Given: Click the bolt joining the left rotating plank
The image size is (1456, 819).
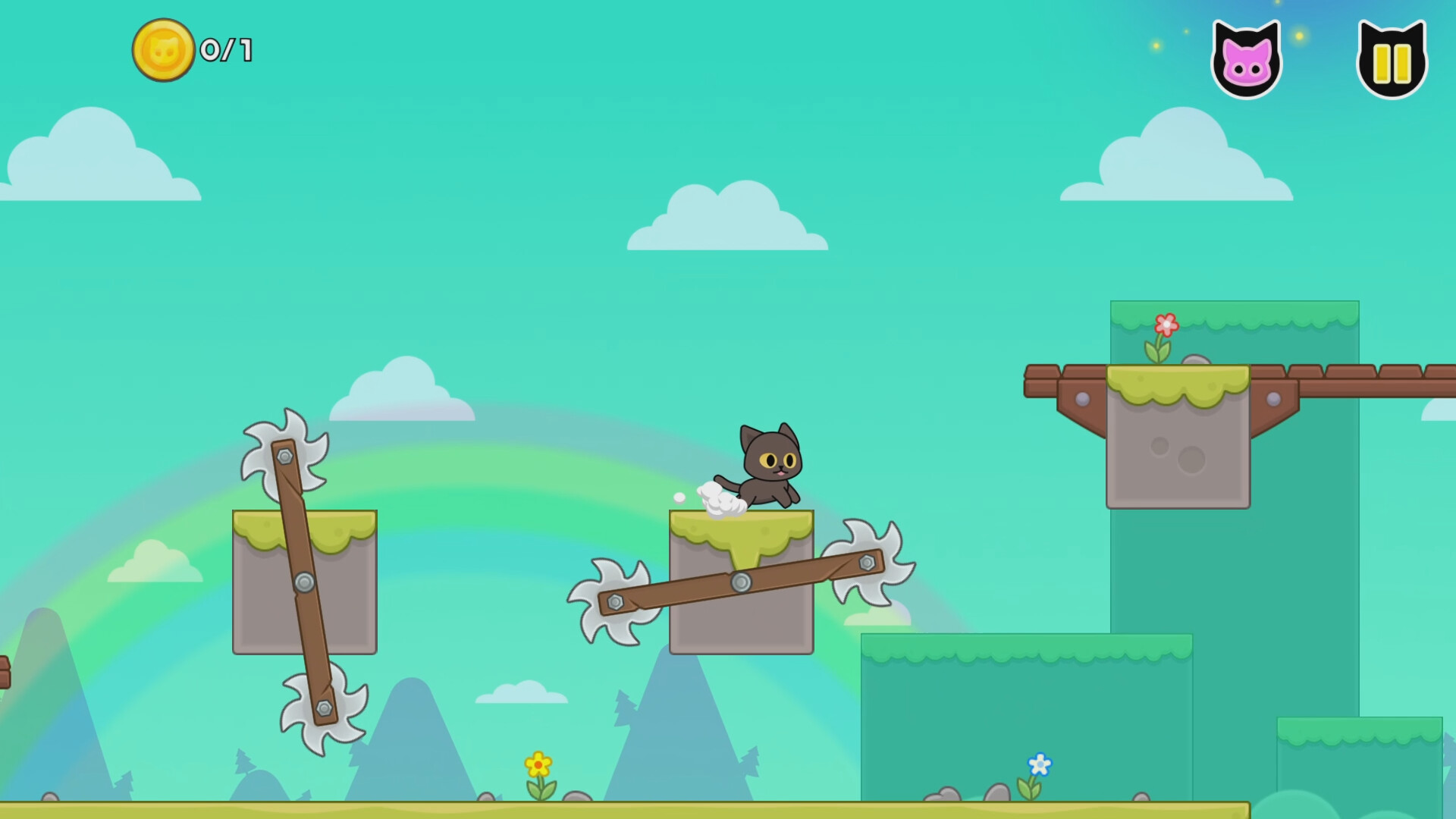Looking at the screenshot, I should click(x=303, y=582).
